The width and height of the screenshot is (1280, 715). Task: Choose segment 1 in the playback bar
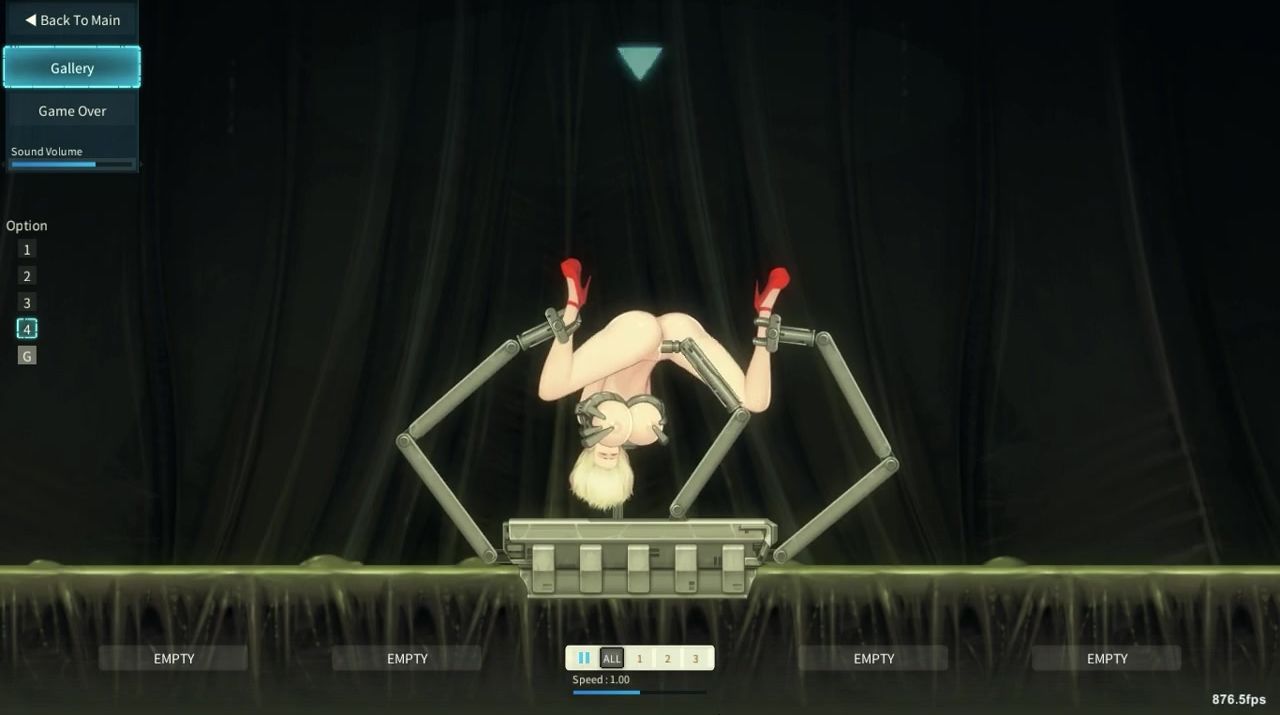pyautogui.click(x=640, y=658)
